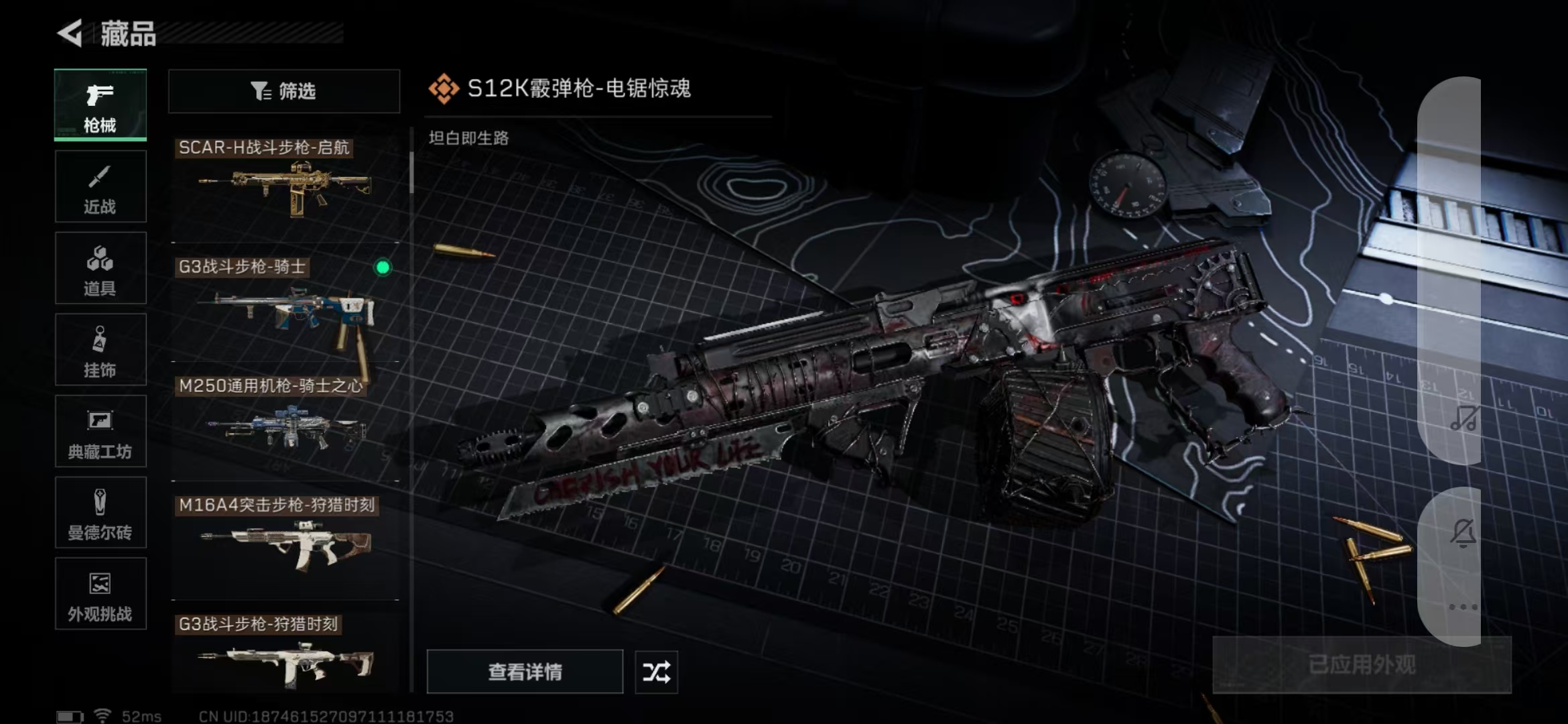Select the 道具 props category icon

click(x=100, y=267)
